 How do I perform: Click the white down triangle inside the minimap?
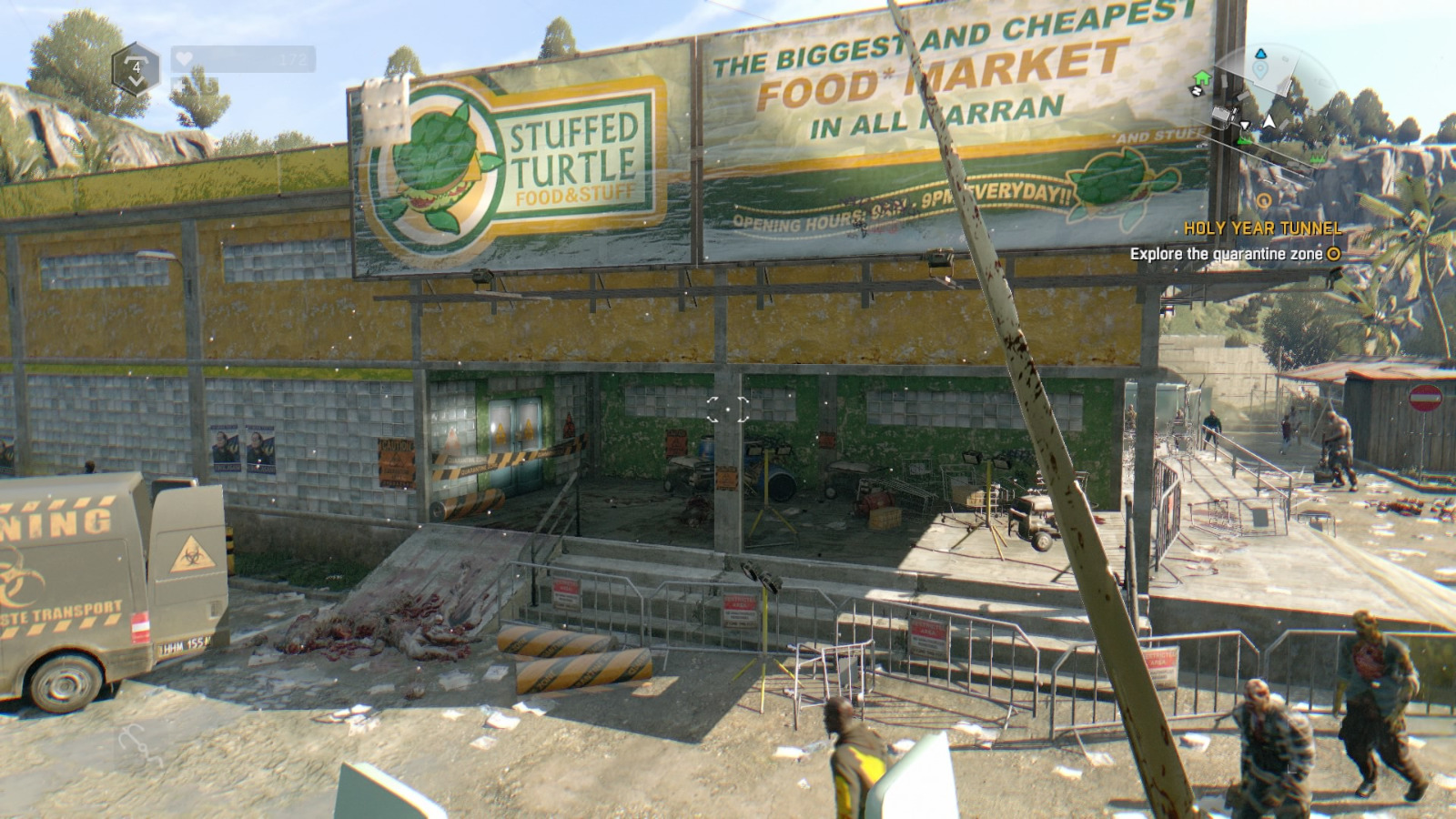pyautogui.click(x=1245, y=125)
